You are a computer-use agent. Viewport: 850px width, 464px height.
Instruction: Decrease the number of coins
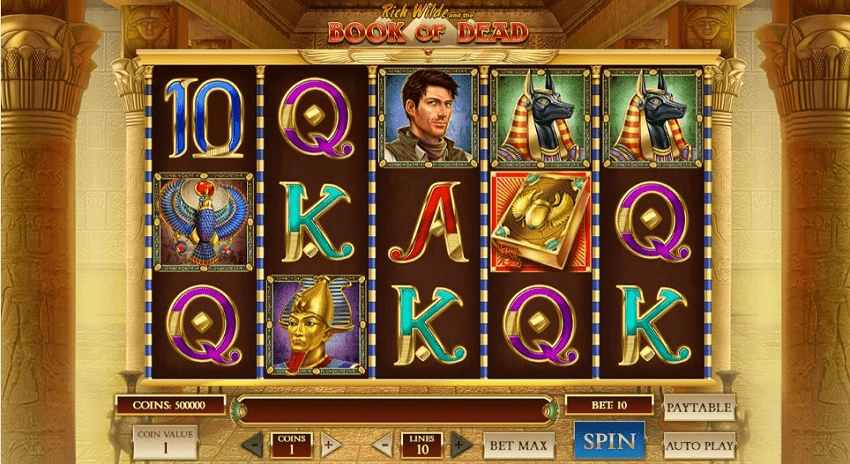254,444
